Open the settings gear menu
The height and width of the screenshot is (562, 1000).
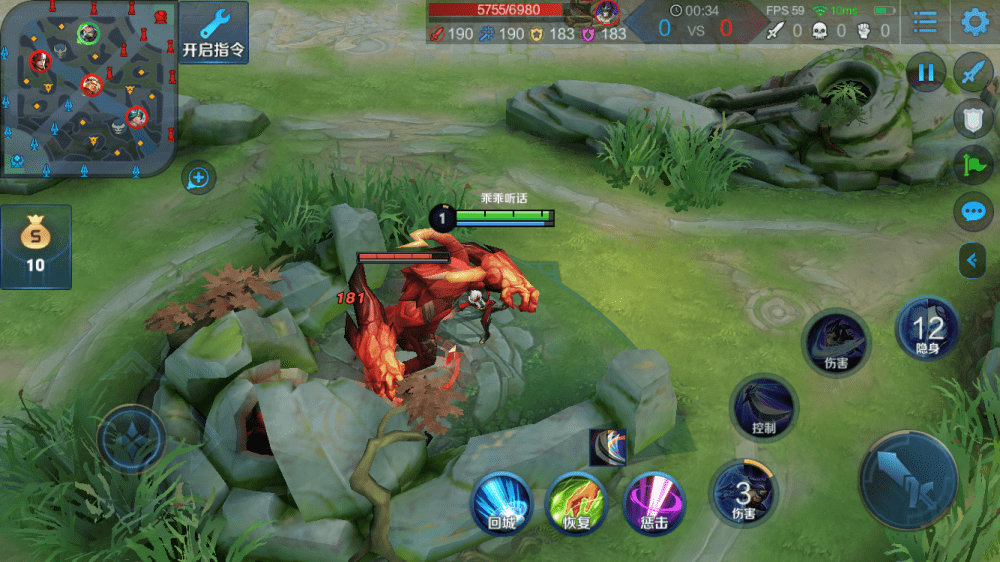(x=975, y=22)
